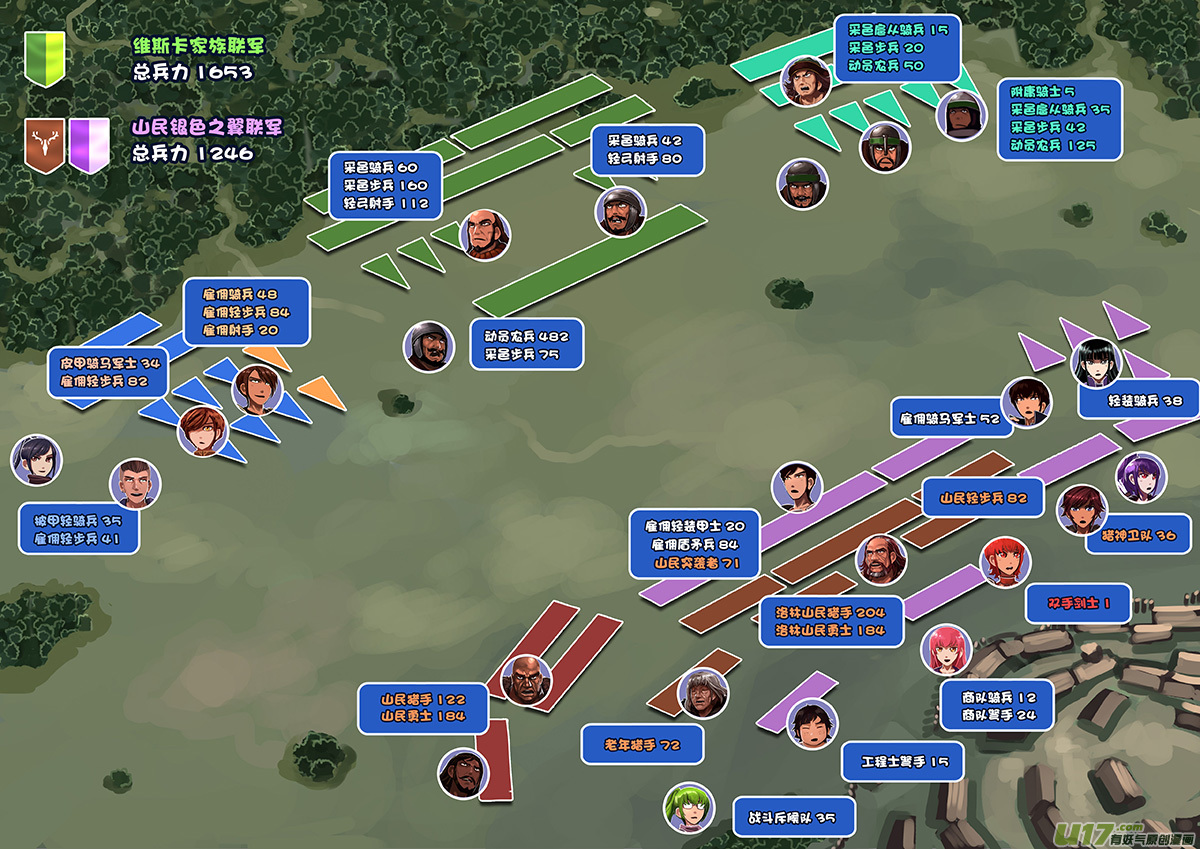
Task: Open the 轻装骑兵 38 unit label
Action: tap(1138, 400)
